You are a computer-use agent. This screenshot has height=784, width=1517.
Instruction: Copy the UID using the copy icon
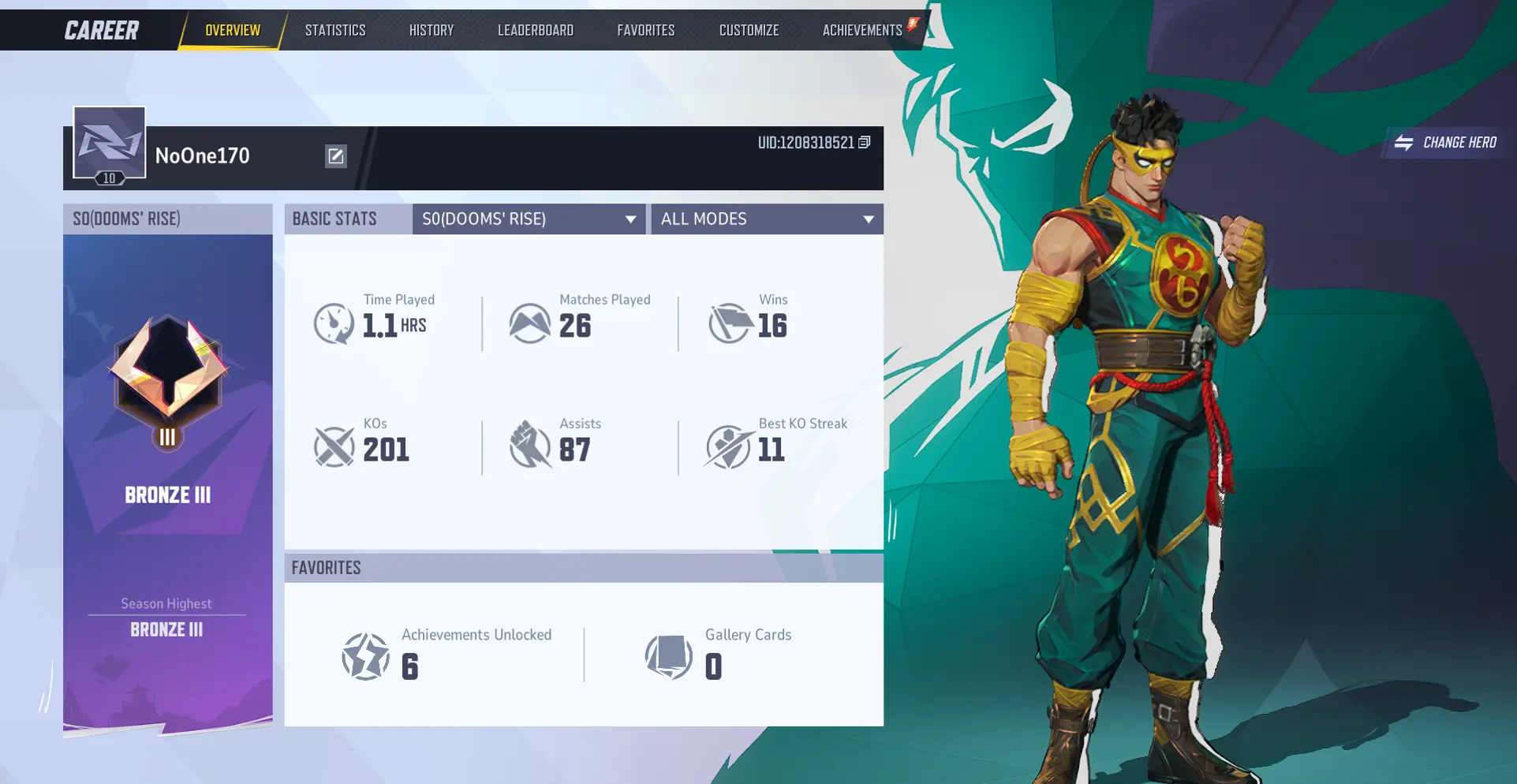[863, 144]
